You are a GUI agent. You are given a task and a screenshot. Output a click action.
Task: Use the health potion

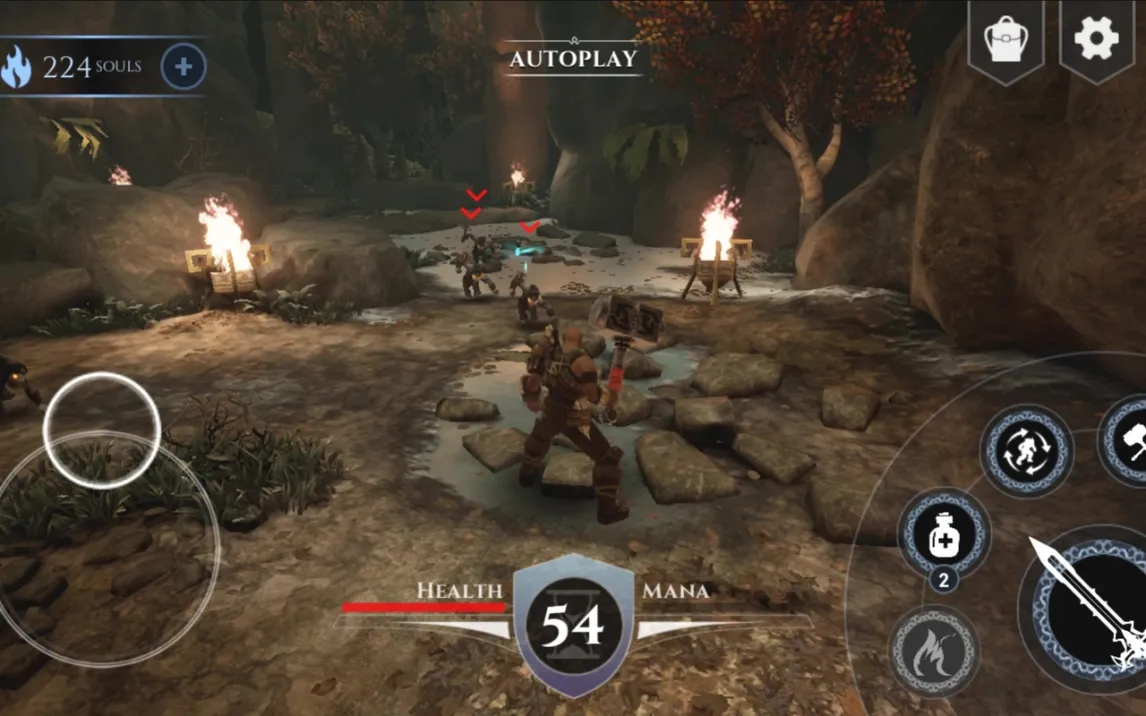pyautogui.click(x=943, y=537)
